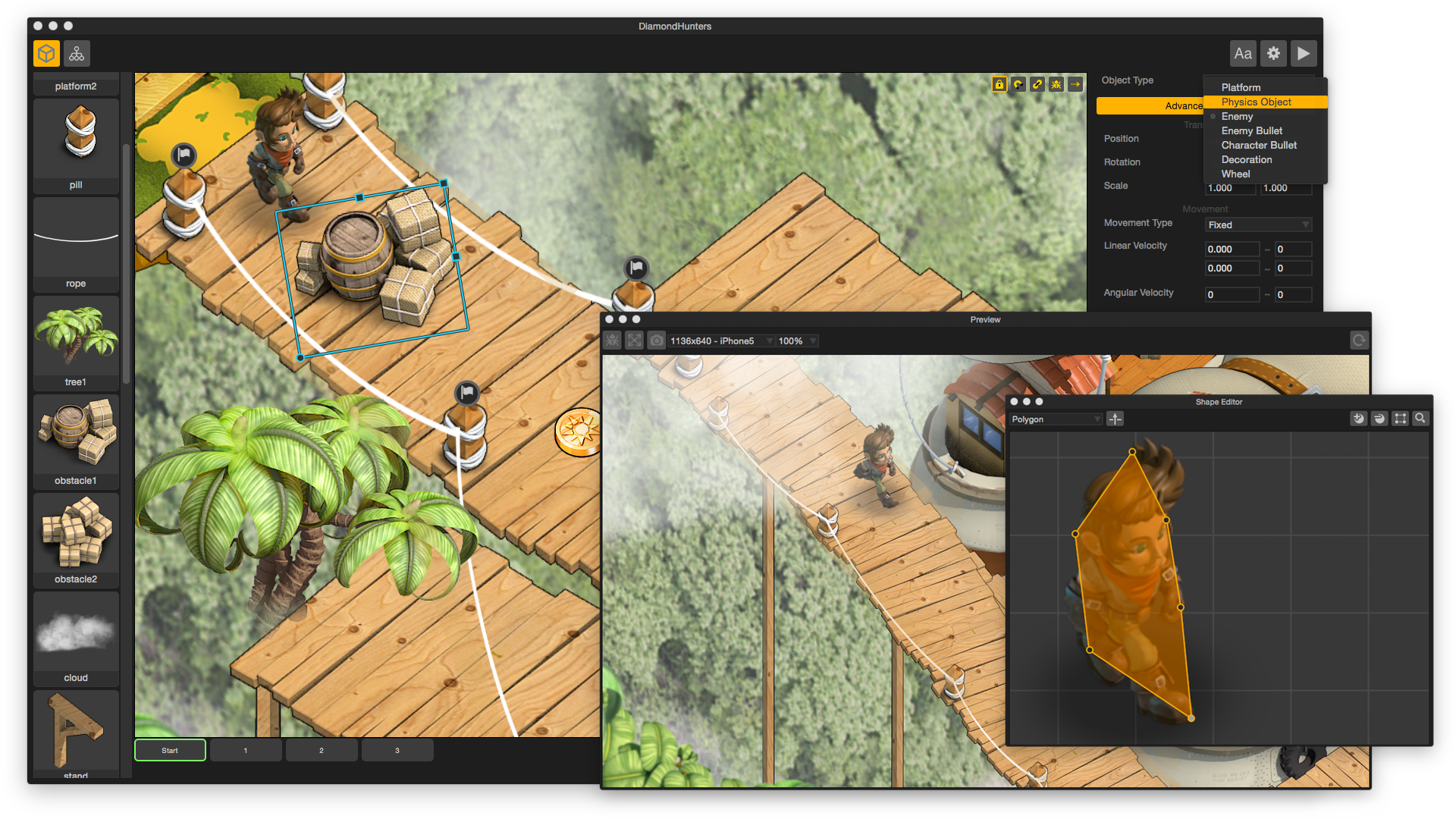1456x819 pixels.
Task: Select Wheel from the object type list
Action: 1235,174
